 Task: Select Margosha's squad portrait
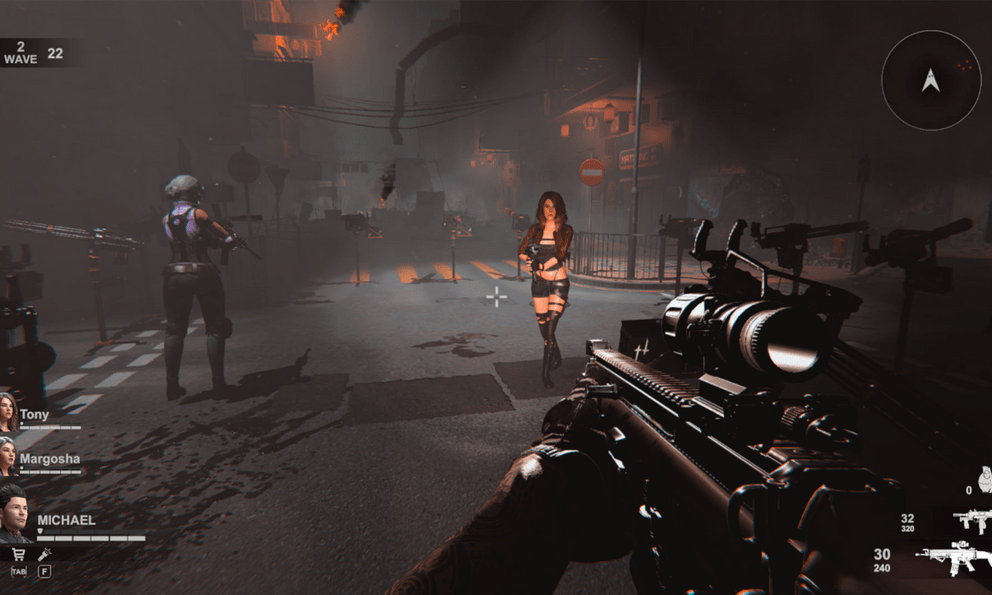[x=8, y=458]
